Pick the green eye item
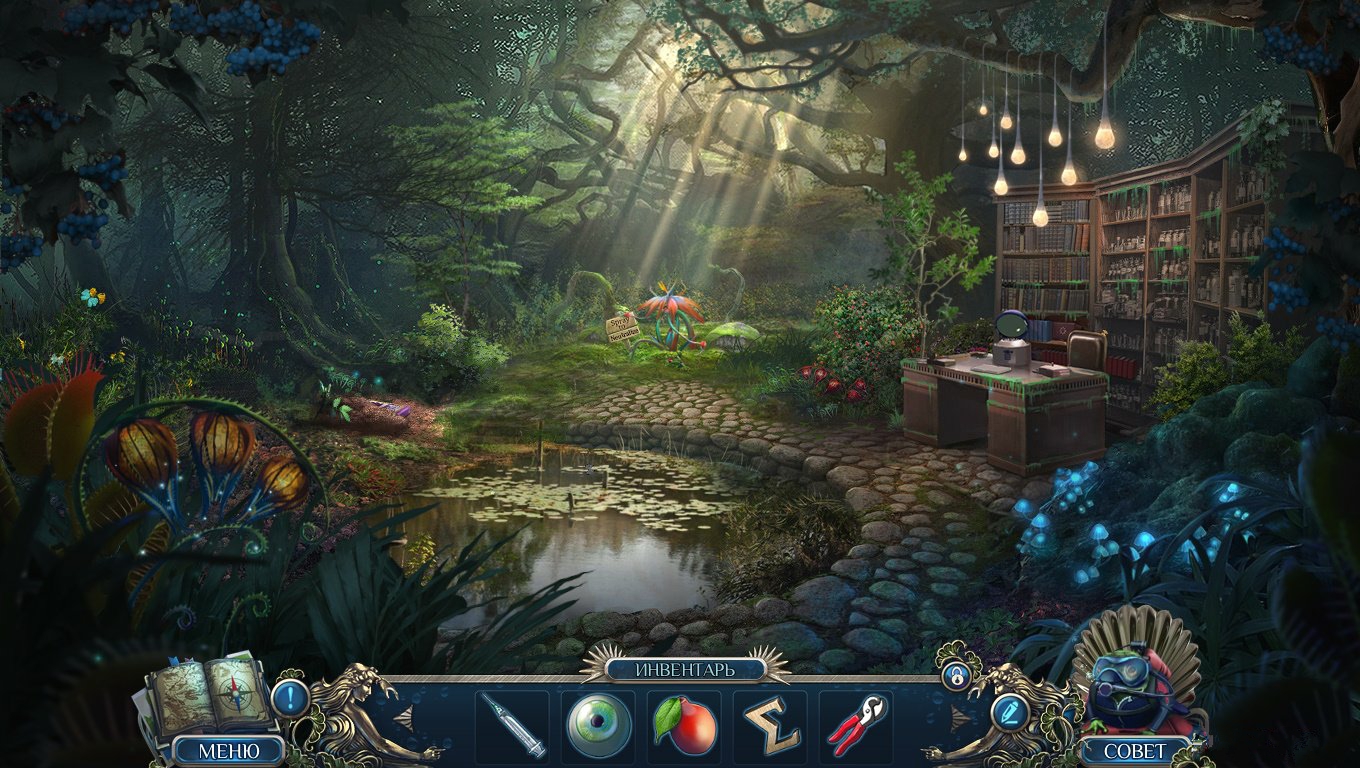 [598, 725]
